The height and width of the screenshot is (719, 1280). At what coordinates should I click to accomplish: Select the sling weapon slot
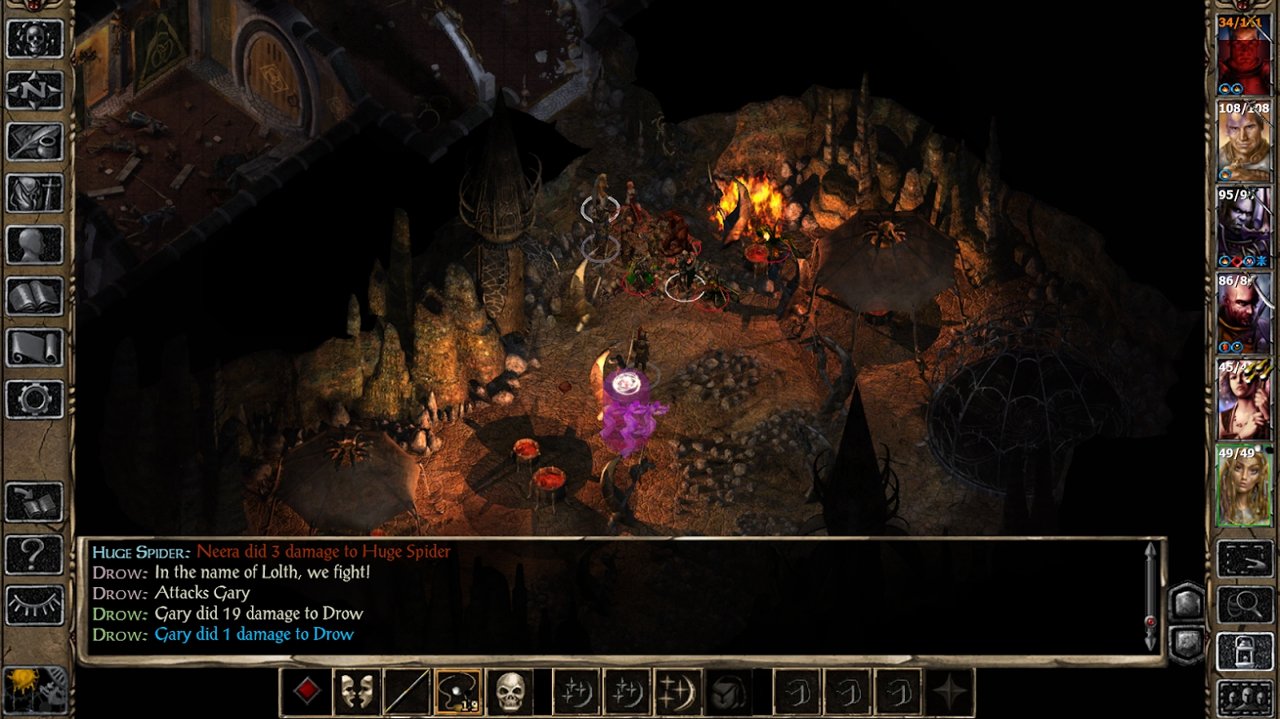coord(458,691)
